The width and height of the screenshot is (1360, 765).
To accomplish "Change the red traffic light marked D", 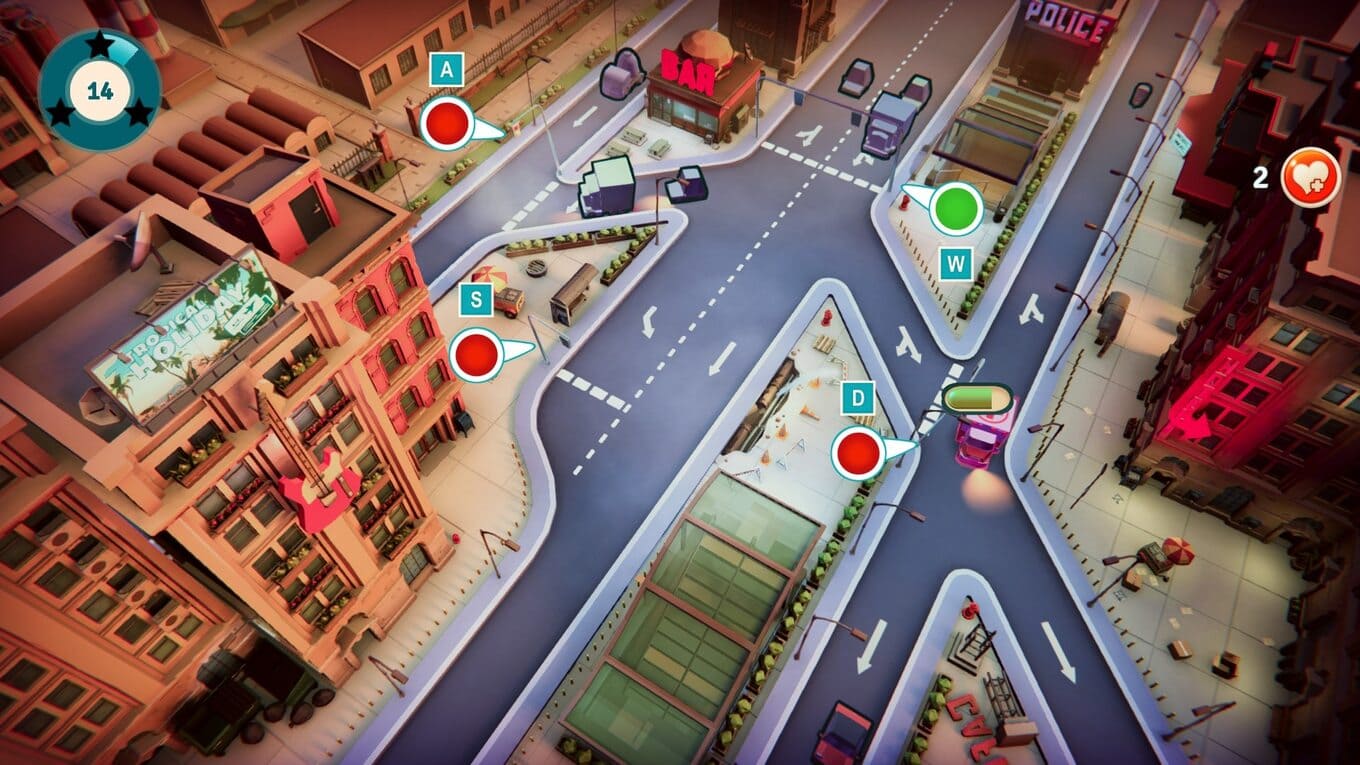I will 858,452.
